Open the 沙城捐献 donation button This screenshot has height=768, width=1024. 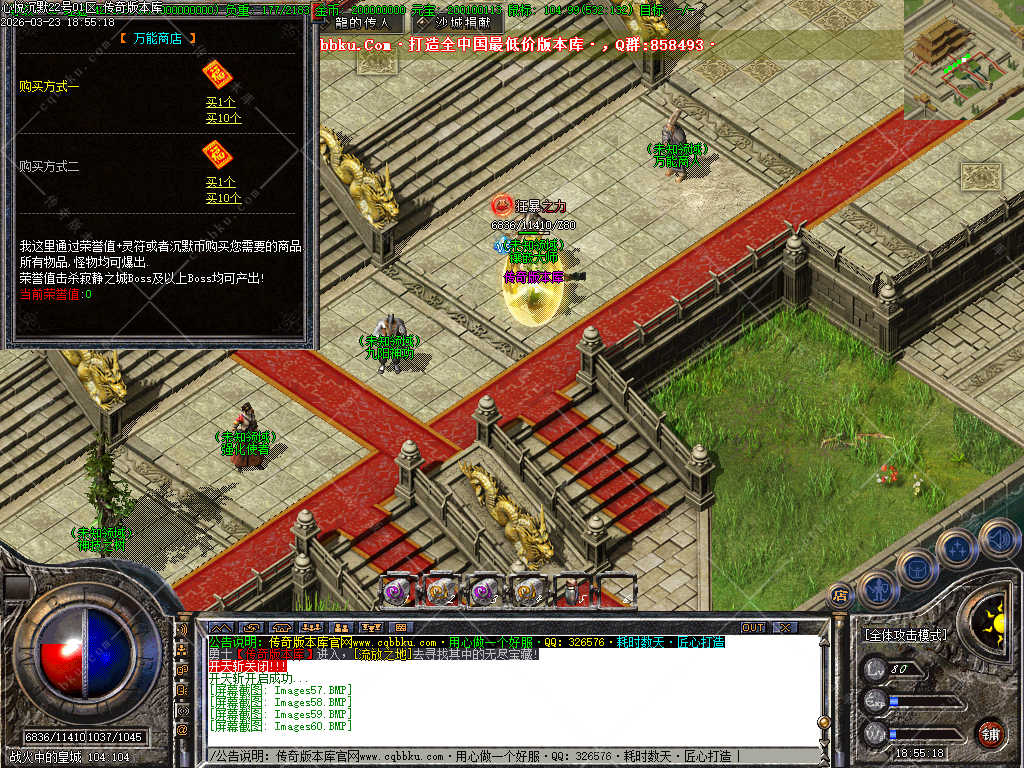[456, 21]
